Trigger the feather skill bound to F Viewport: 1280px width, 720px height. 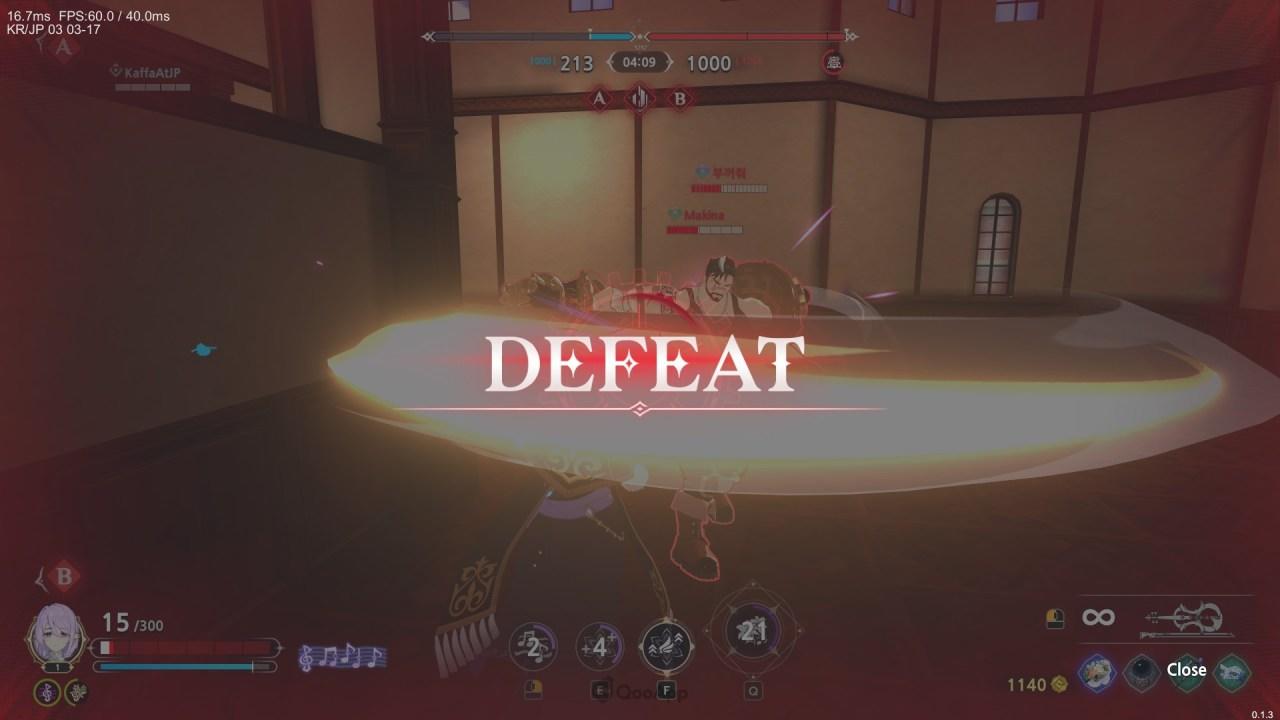[665, 645]
